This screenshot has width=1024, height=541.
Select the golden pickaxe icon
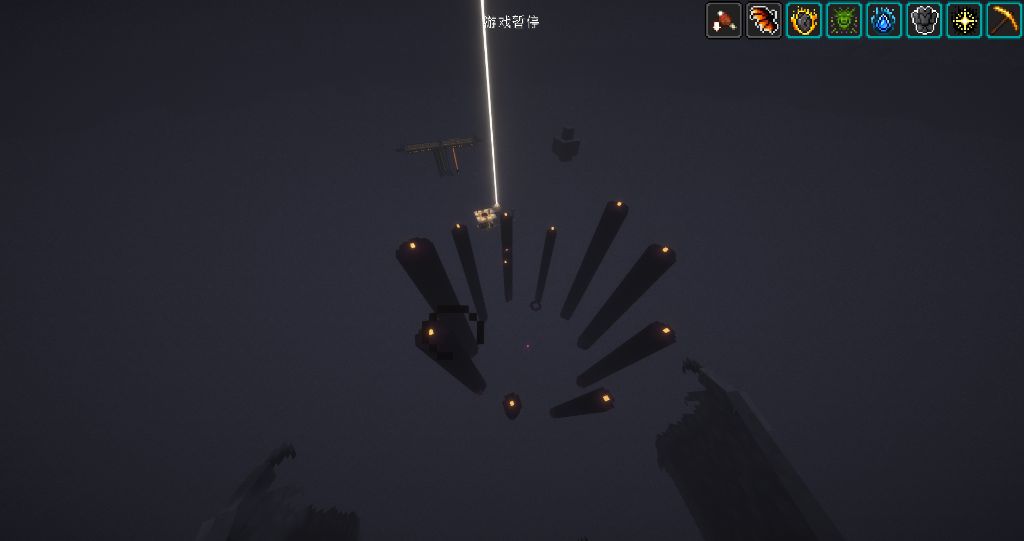[1004, 20]
